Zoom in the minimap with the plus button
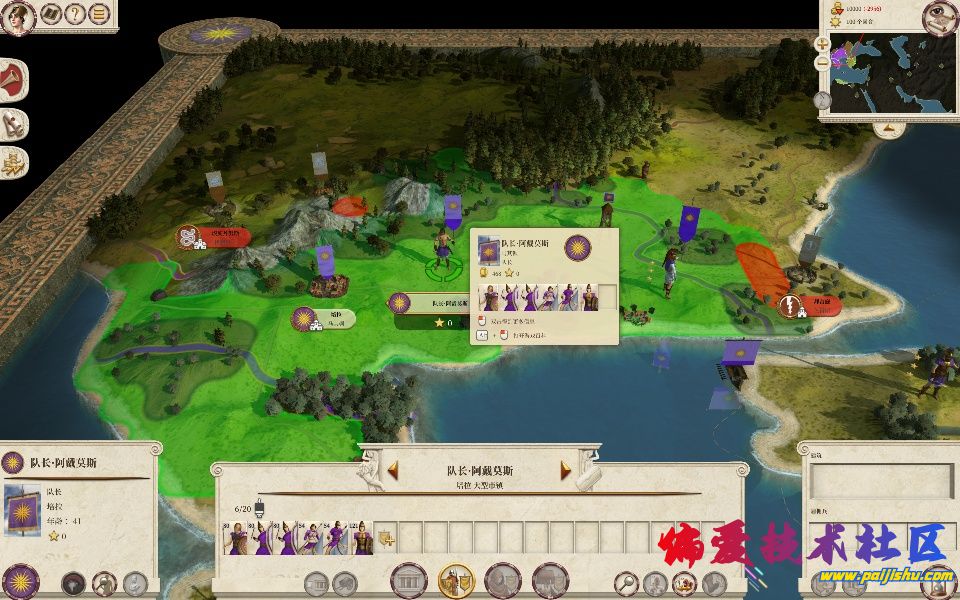Image resolution: width=960 pixels, height=600 pixels. click(822, 45)
